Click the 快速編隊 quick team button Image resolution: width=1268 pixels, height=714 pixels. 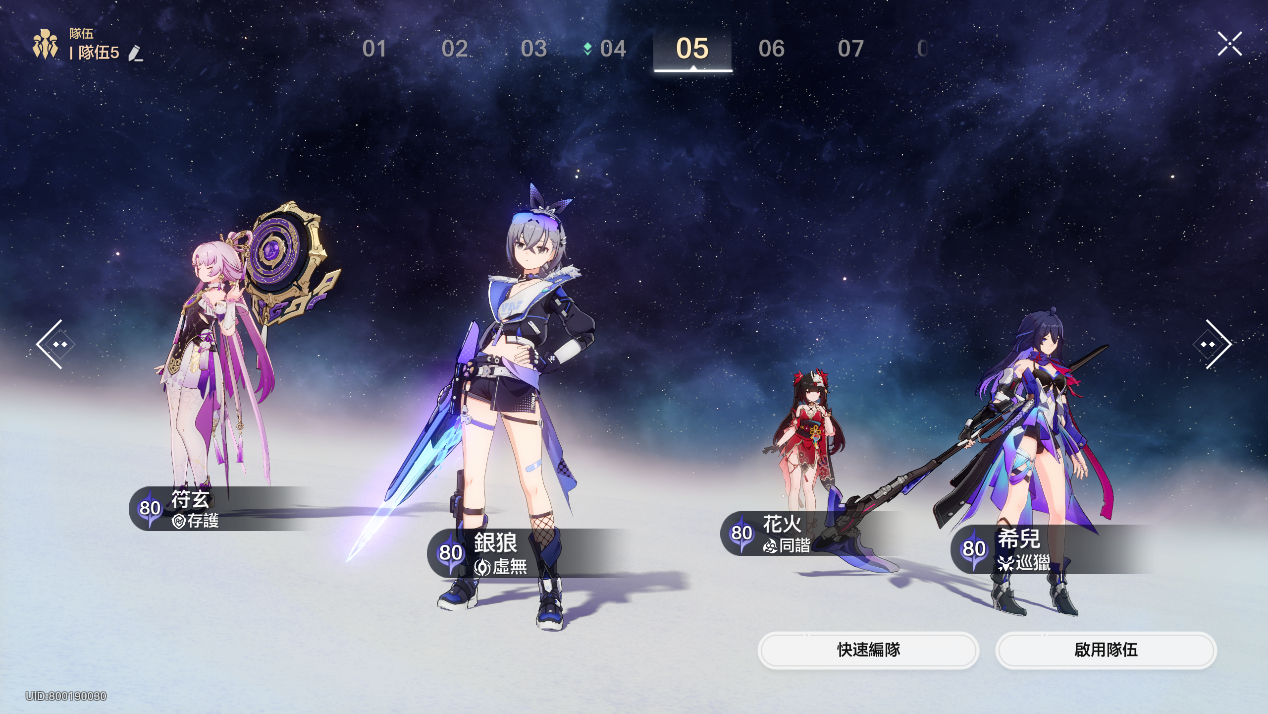(x=868, y=650)
